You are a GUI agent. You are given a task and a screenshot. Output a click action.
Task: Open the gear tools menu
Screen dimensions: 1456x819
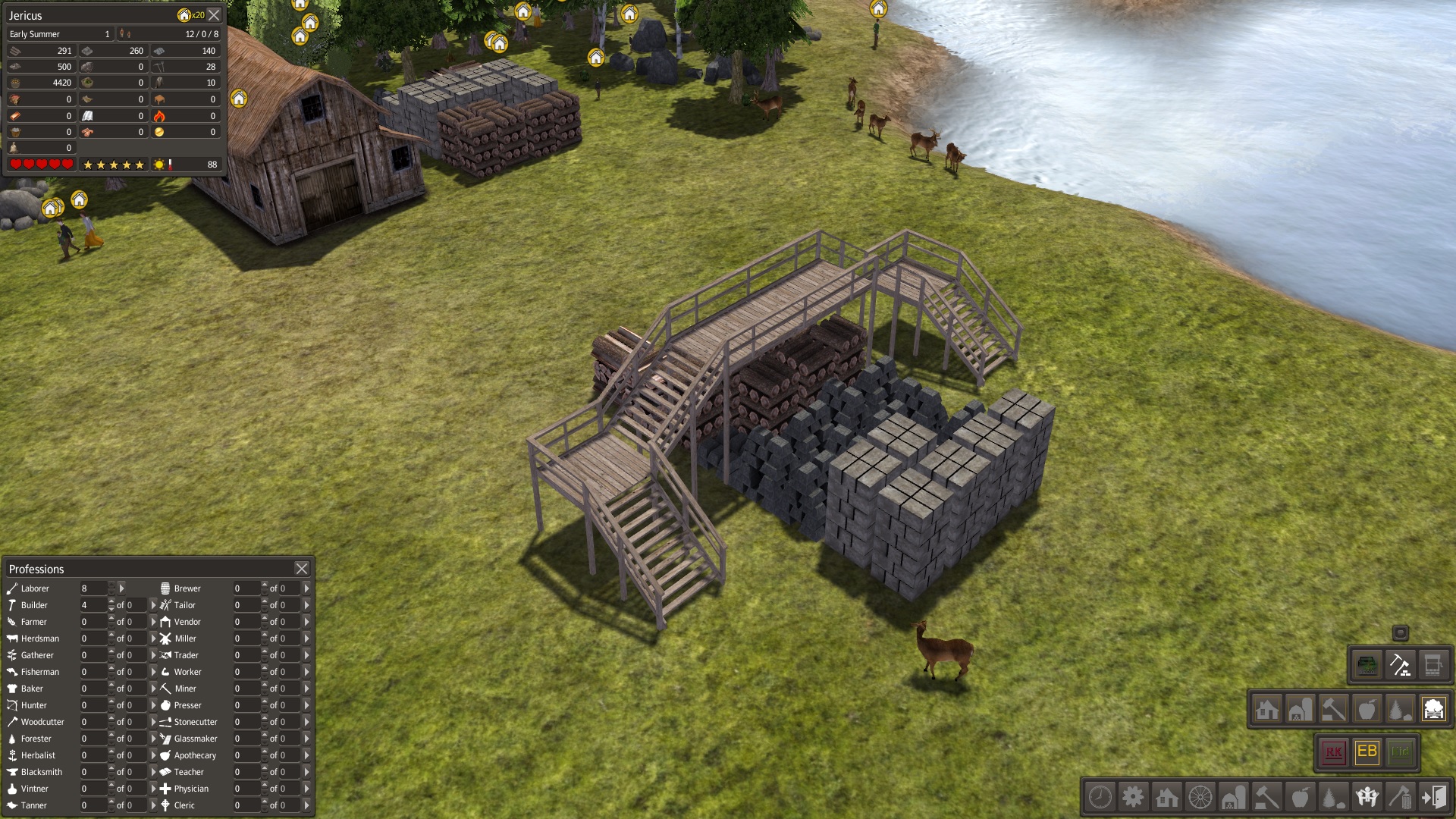[x=1133, y=797]
